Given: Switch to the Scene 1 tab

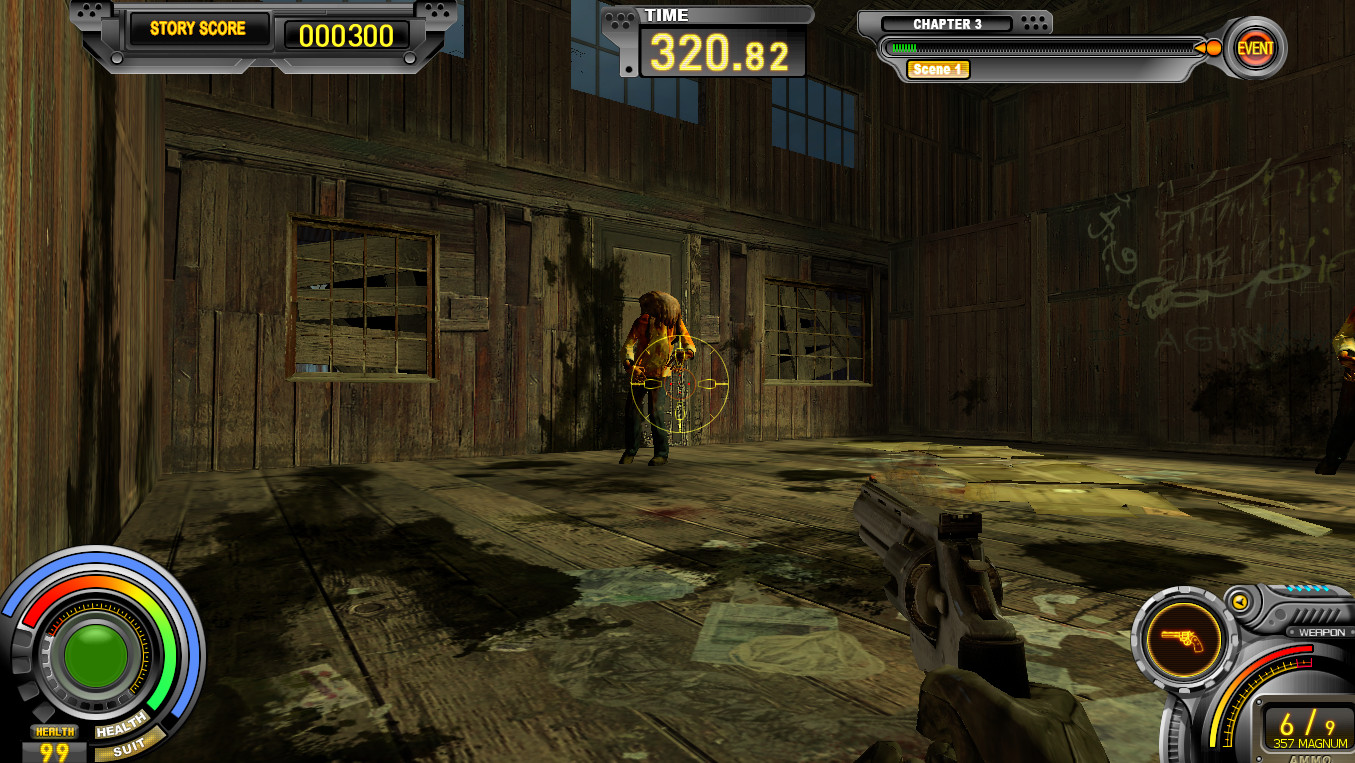Looking at the screenshot, I should point(937,70).
